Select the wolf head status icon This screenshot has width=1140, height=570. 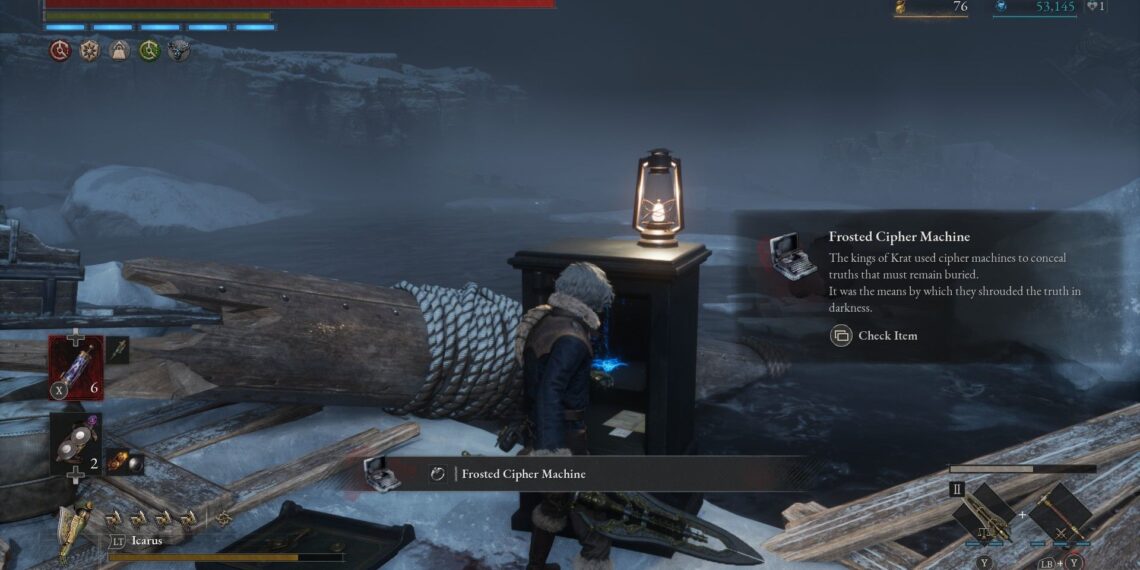point(180,50)
